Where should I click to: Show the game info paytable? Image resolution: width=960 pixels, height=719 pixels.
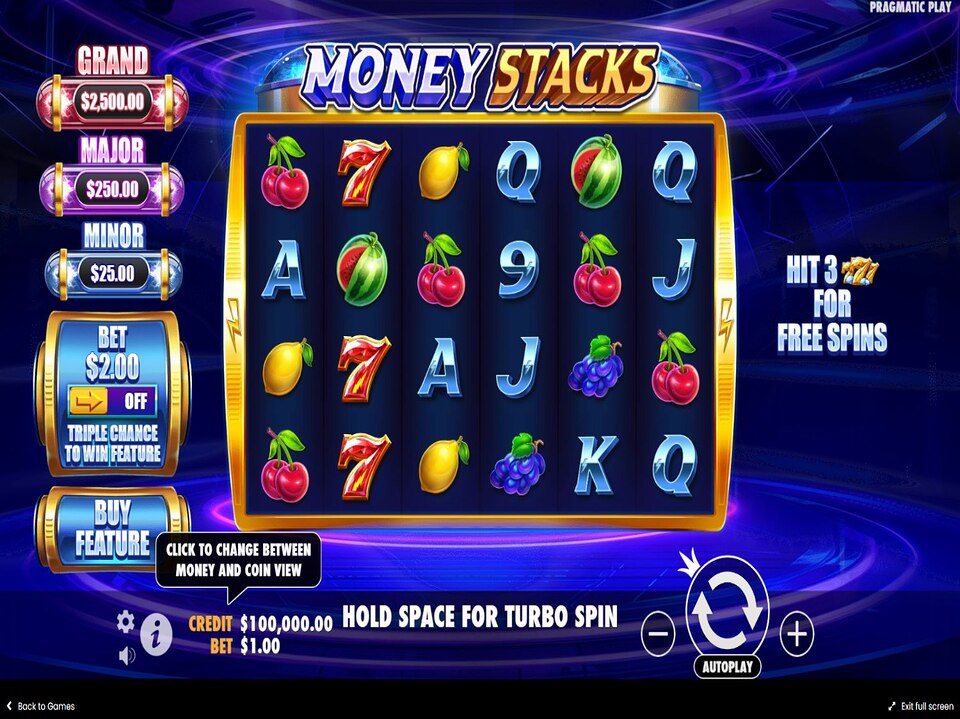(x=155, y=634)
